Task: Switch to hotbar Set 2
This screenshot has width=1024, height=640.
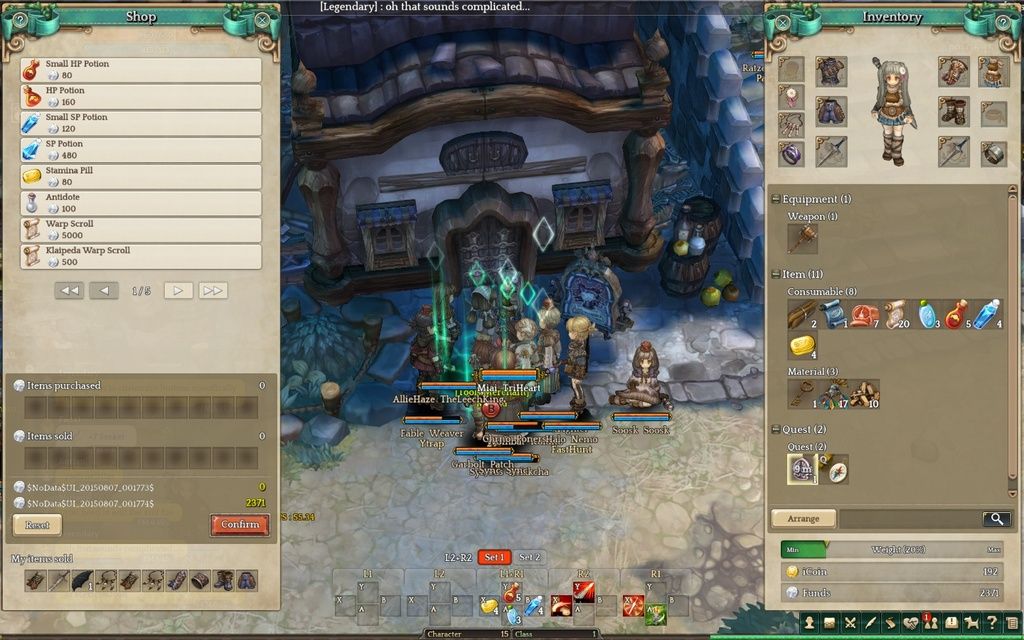Action: coord(530,557)
